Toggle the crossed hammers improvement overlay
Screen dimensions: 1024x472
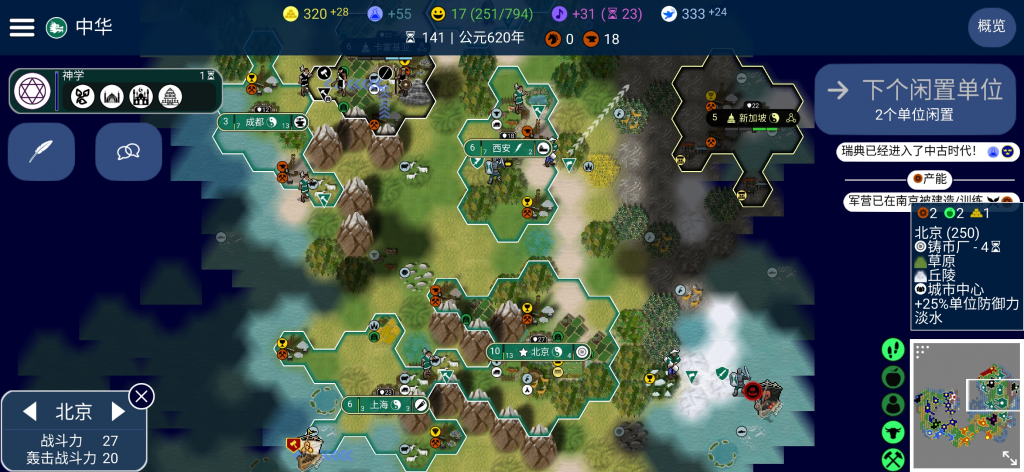click(x=893, y=459)
